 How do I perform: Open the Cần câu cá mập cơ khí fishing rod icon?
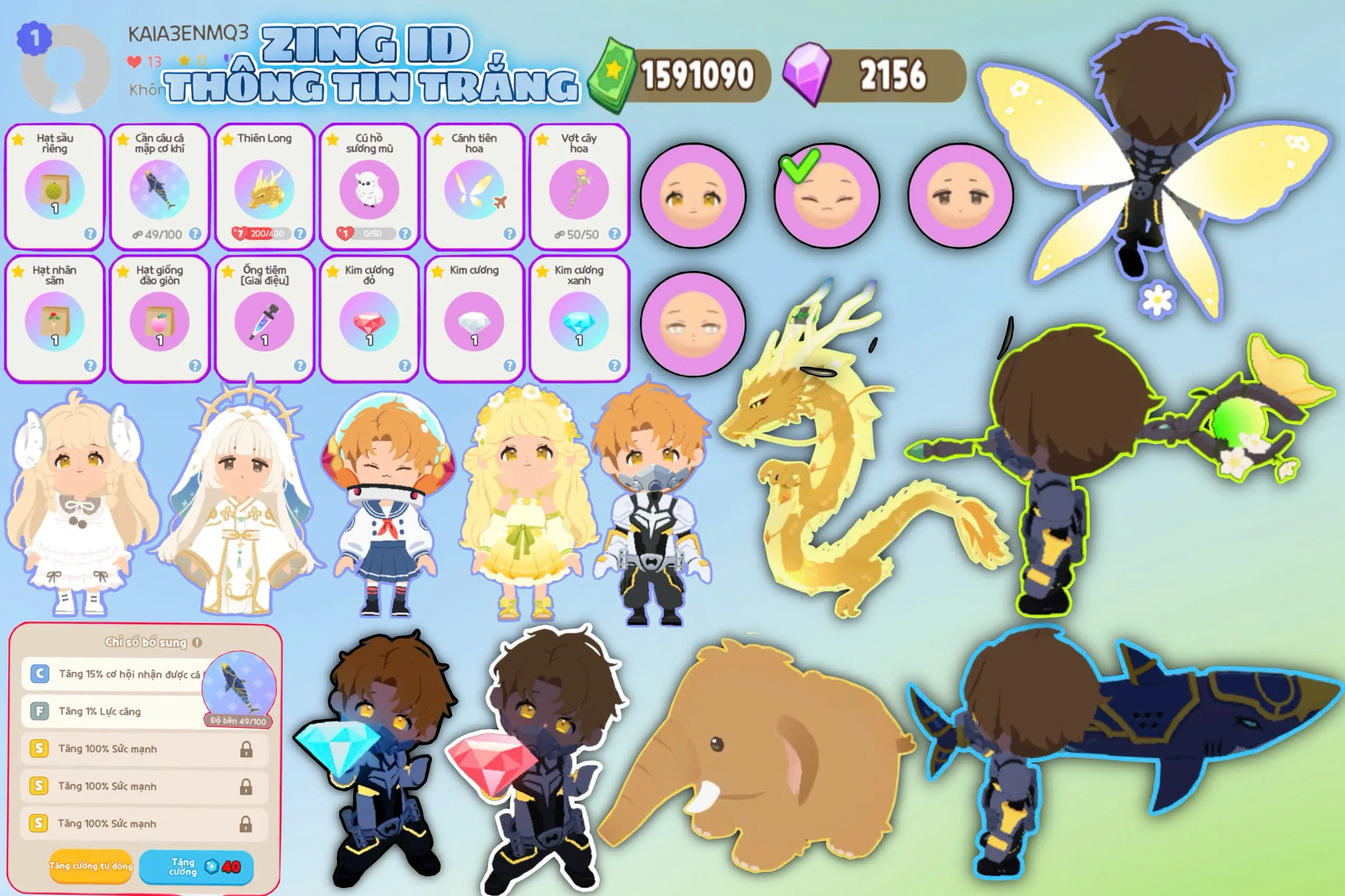pos(158,189)
